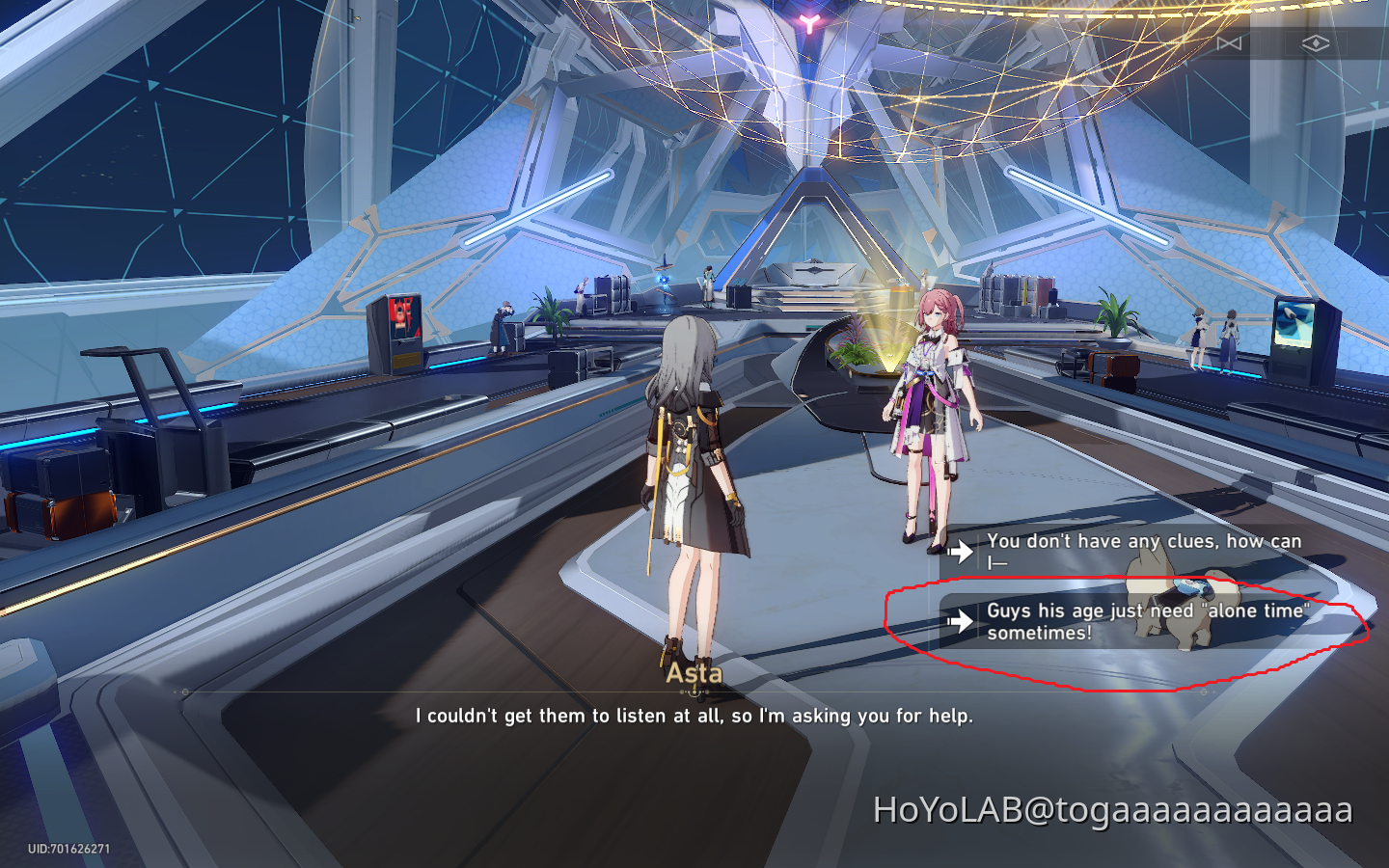The image size is (1389, 868).
Task: Click the arrow icon beside the first reply
Action: [961, 551]
